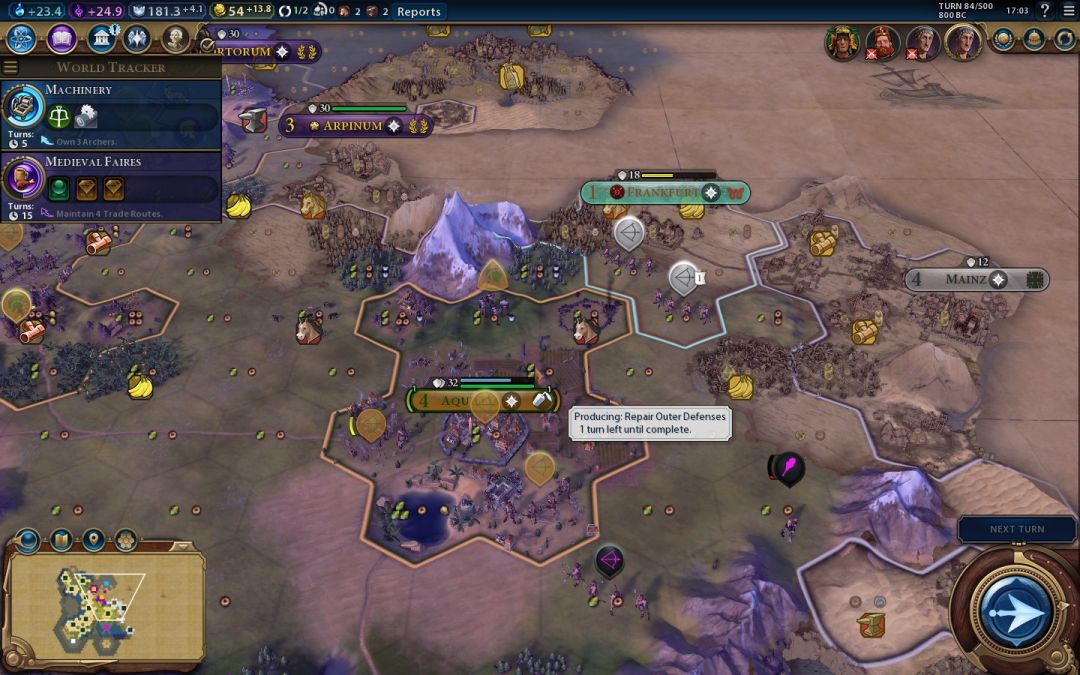This screenshot has height=675, width=1080.
Task: Open the Great People bust icon
Action: (x=176, y=39)
